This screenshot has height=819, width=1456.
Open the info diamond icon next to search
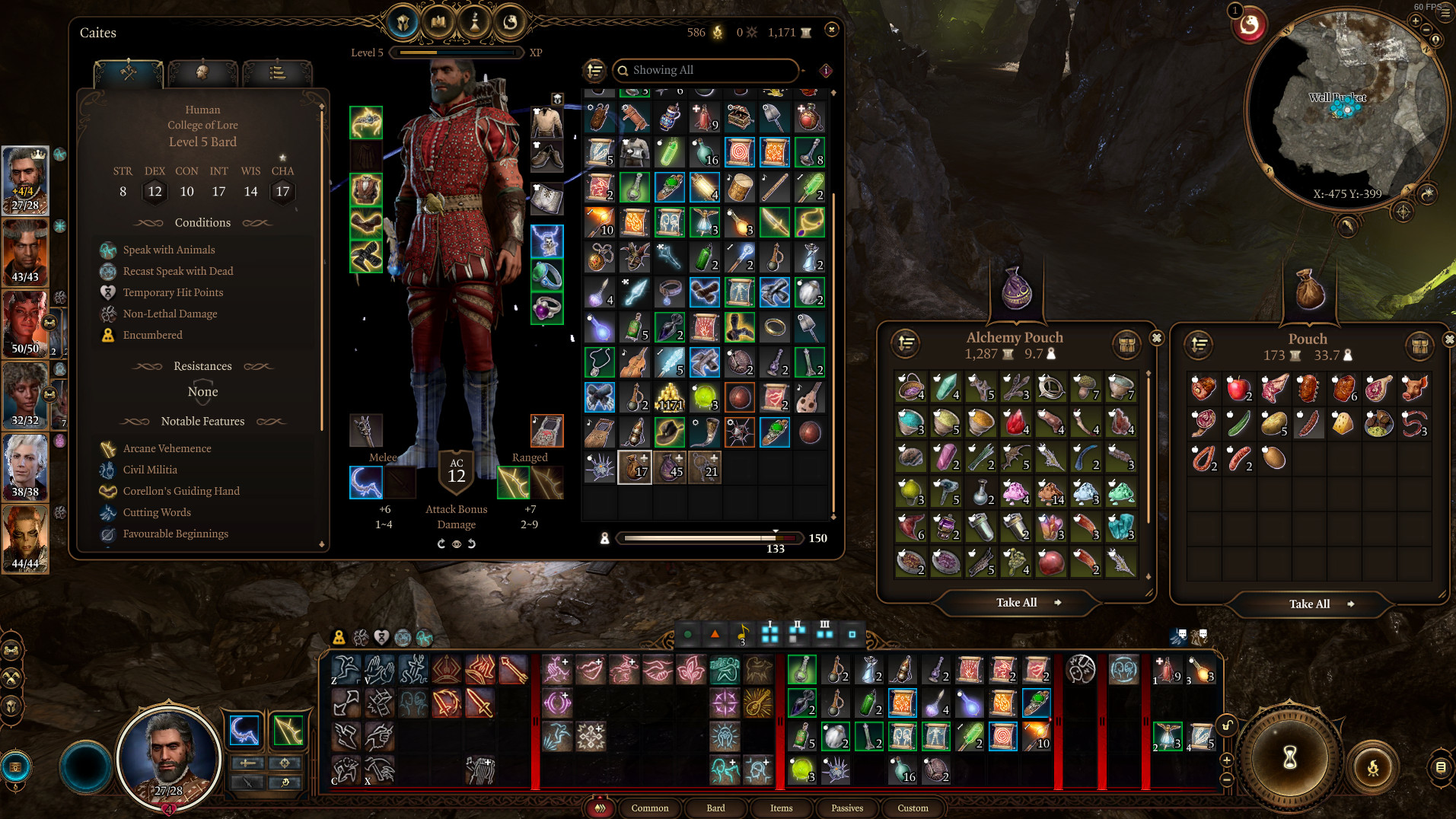click(824, 71)
